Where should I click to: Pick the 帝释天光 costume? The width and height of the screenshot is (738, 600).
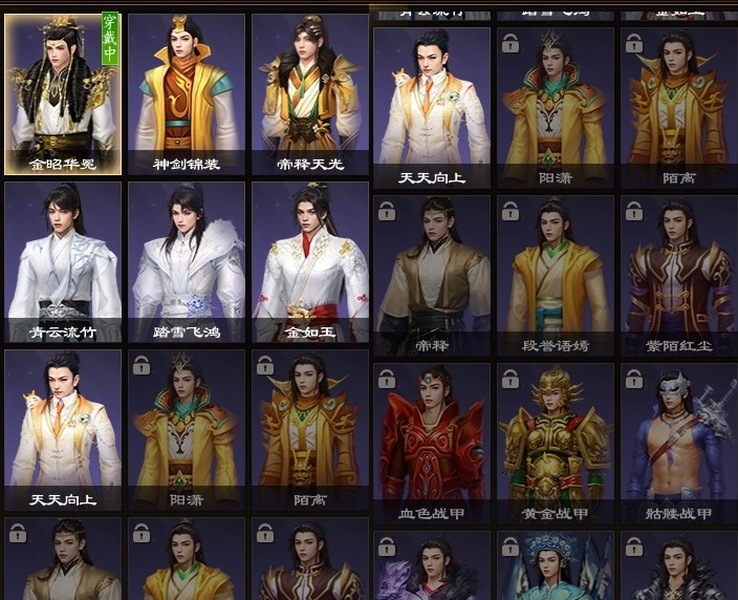tap(310, 94)
